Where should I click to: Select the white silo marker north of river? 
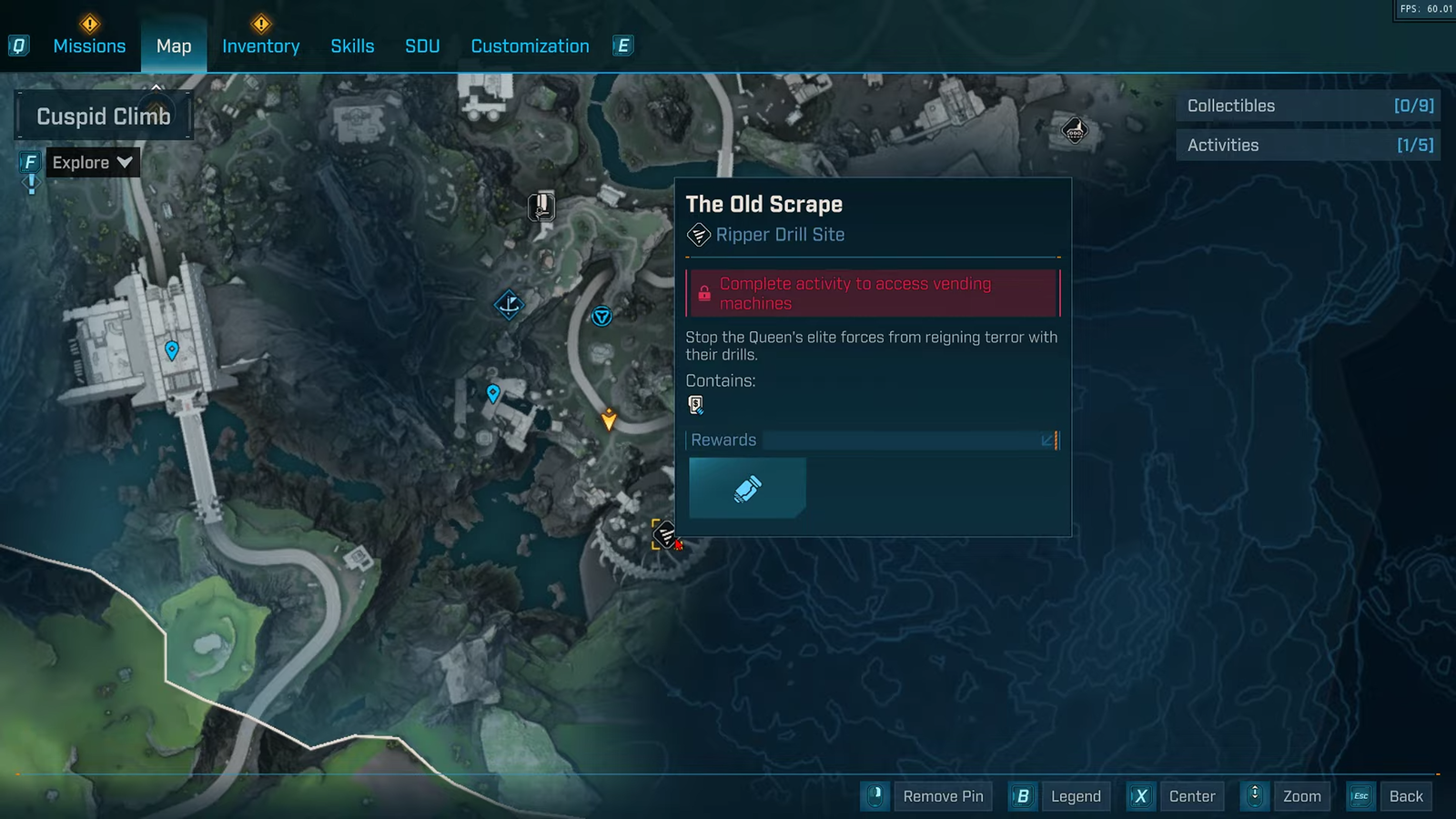tap(541, 207)
